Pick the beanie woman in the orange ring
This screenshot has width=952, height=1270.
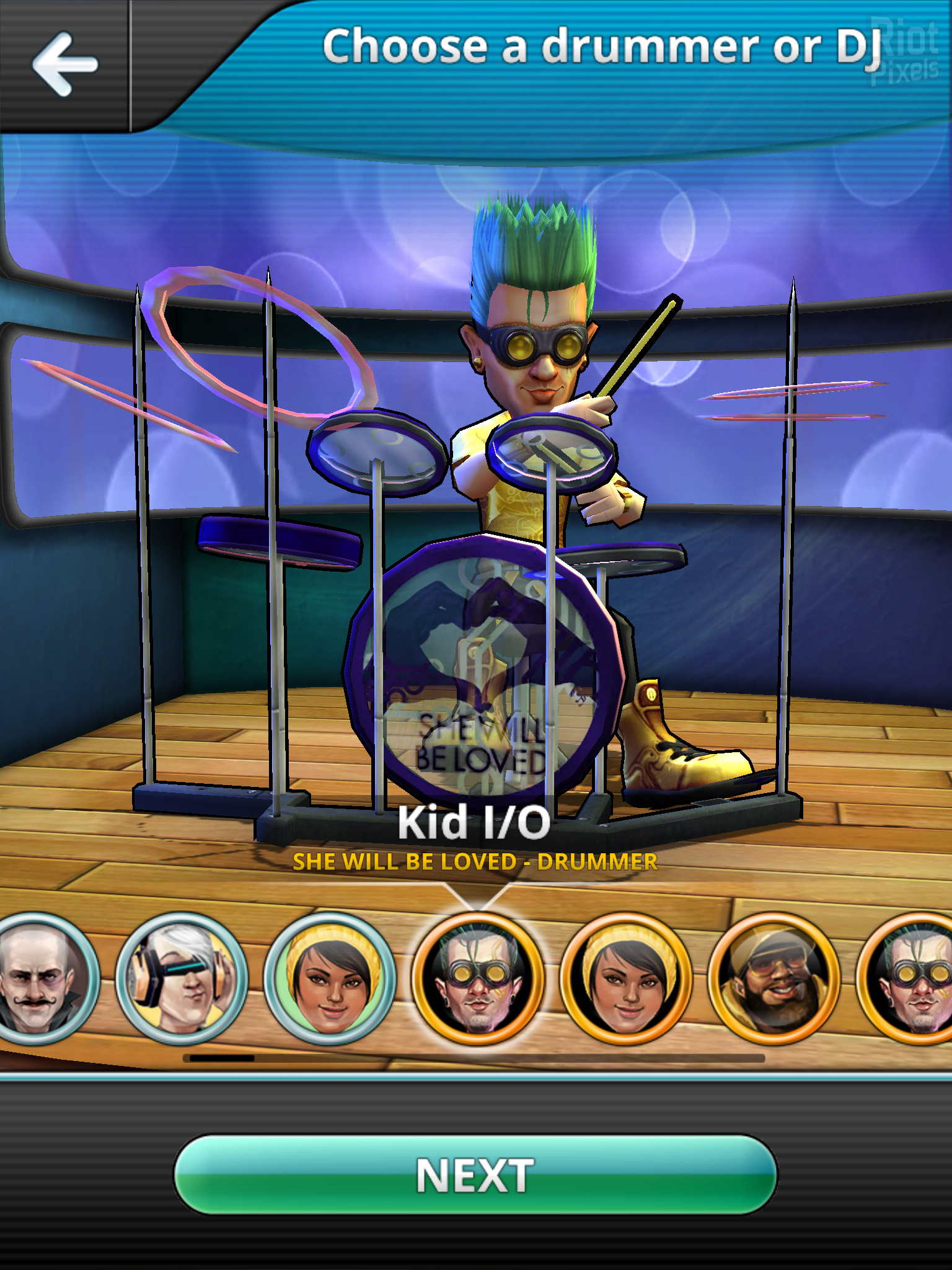[x=625, y=979]
